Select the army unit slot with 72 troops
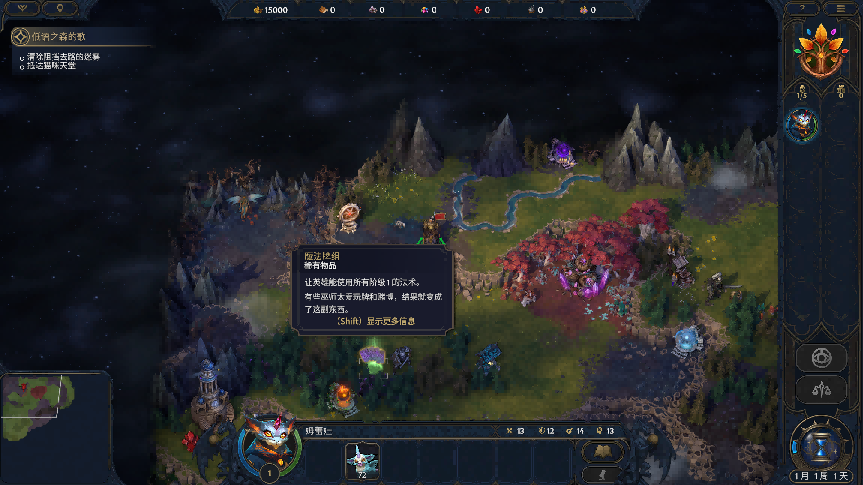The image size is (863, 485). (361, 460)
